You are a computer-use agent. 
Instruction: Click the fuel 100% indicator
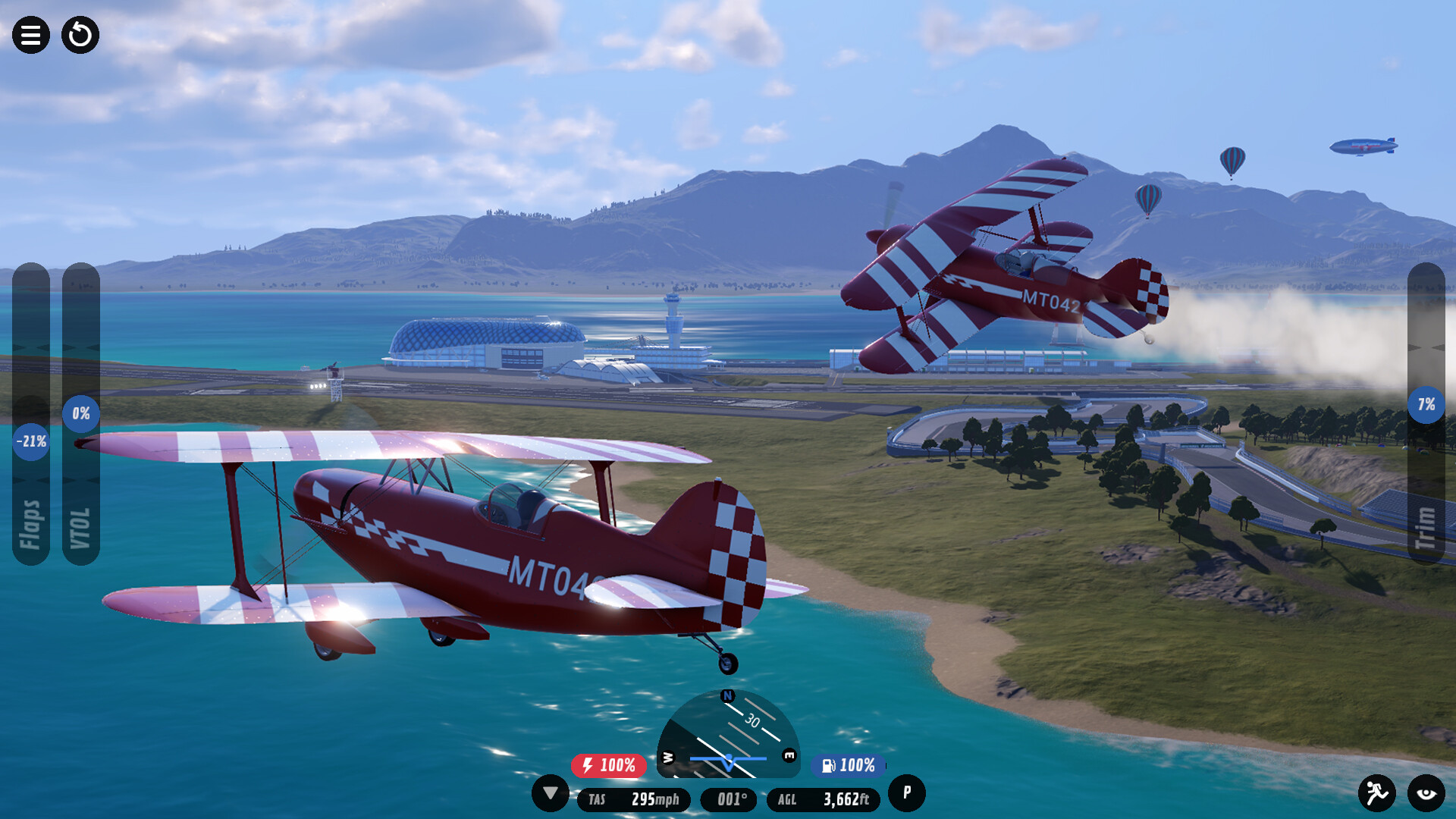coord(849,765)
